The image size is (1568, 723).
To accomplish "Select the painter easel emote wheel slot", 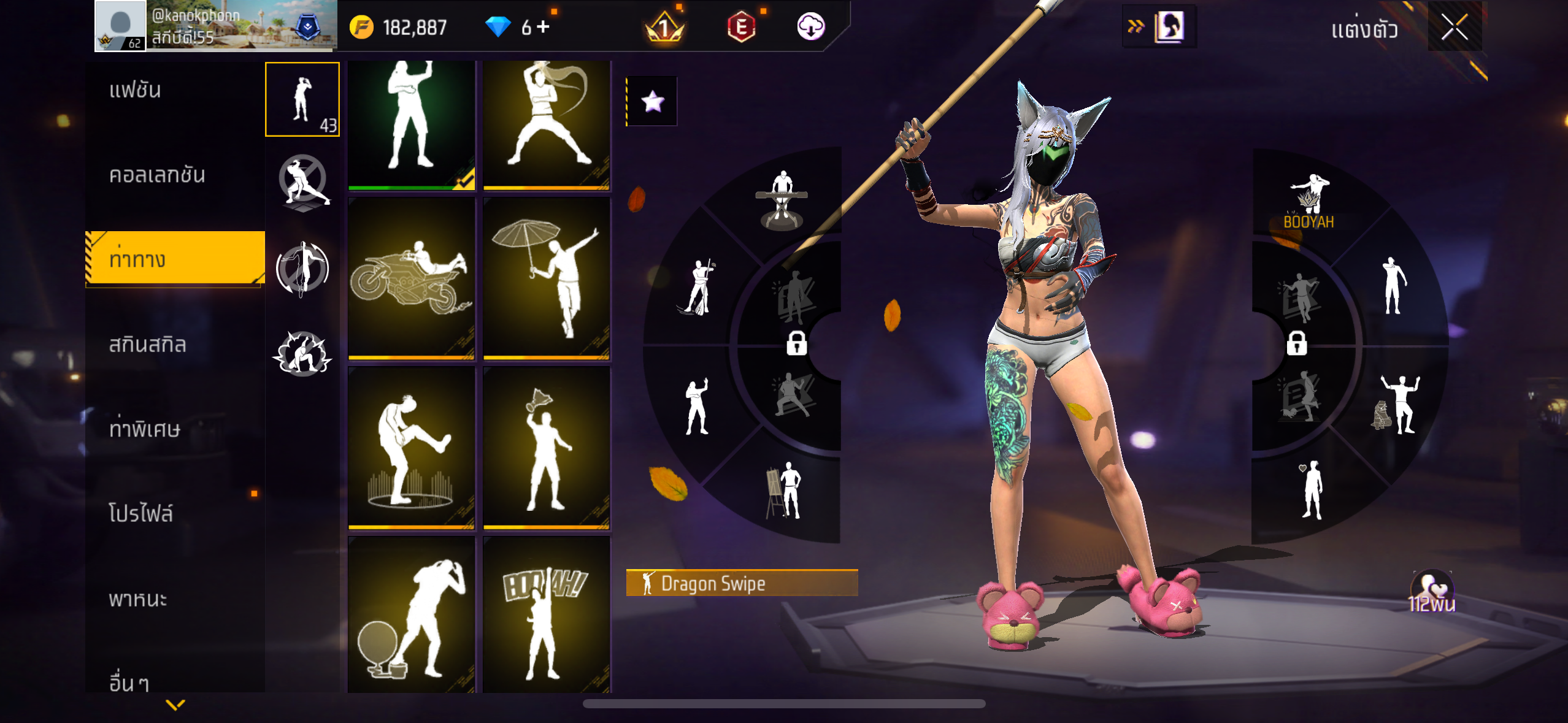I will [784, 491].
